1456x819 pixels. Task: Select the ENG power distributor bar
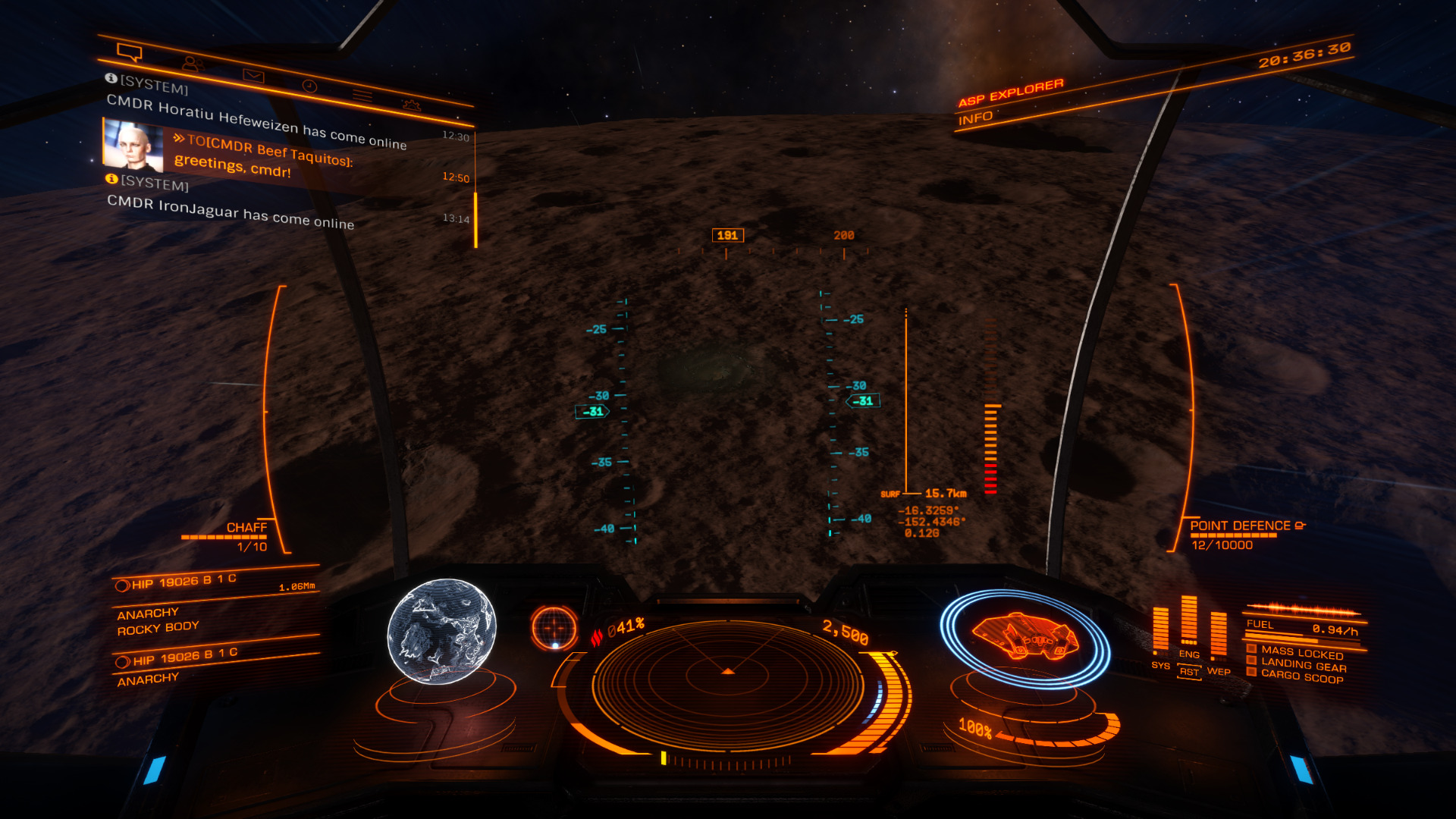click(1188, 620)
